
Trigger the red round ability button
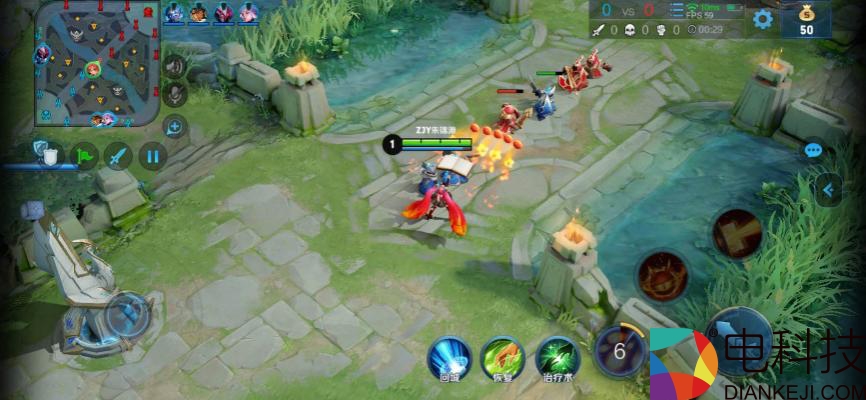[662, 275]
